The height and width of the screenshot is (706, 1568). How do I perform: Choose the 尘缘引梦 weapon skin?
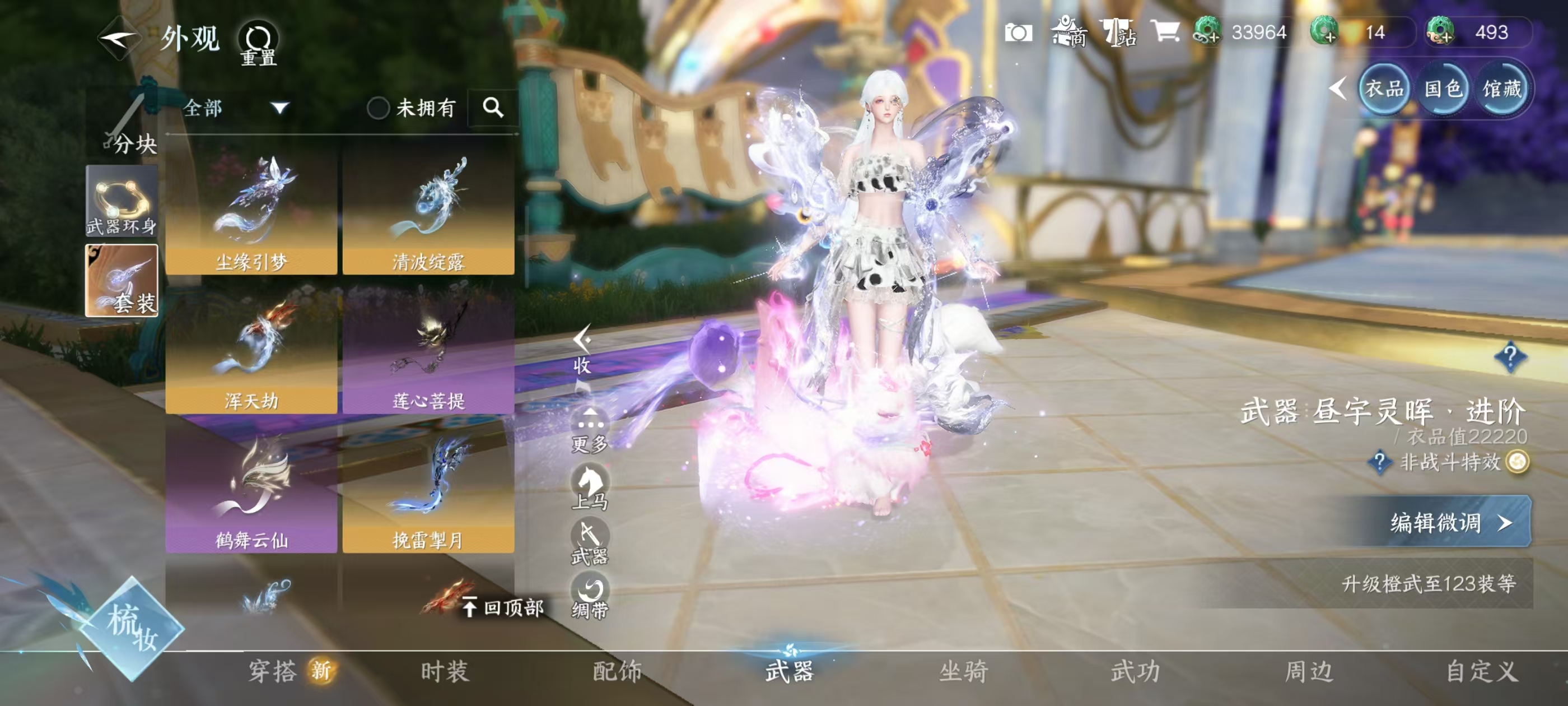[x=251, y=210]
